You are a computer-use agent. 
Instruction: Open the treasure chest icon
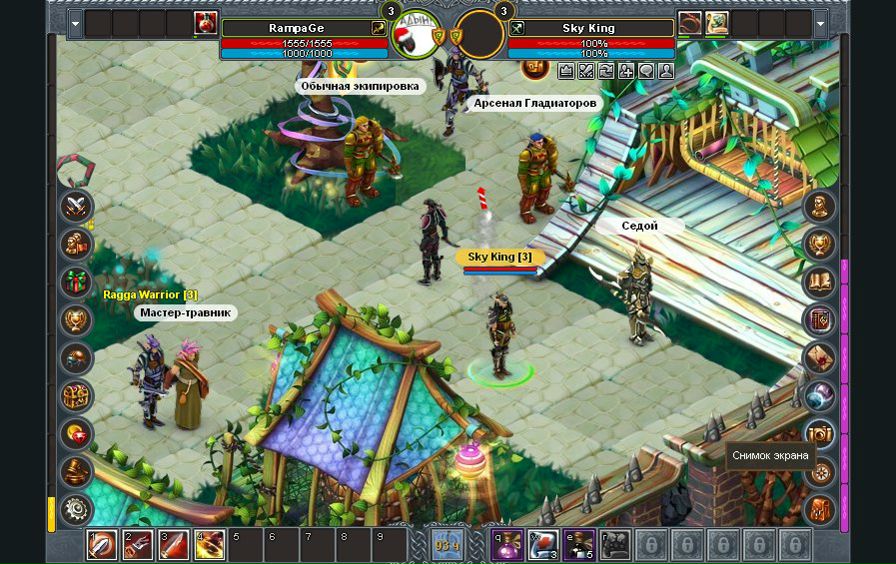pos(76,396)
